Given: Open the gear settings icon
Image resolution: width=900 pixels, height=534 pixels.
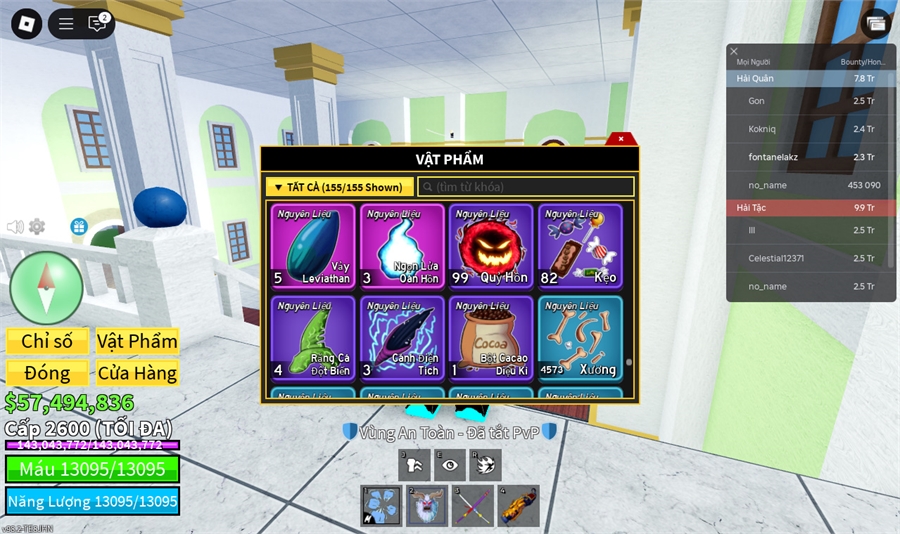Looking at the screenshot, I should [37, 227].
